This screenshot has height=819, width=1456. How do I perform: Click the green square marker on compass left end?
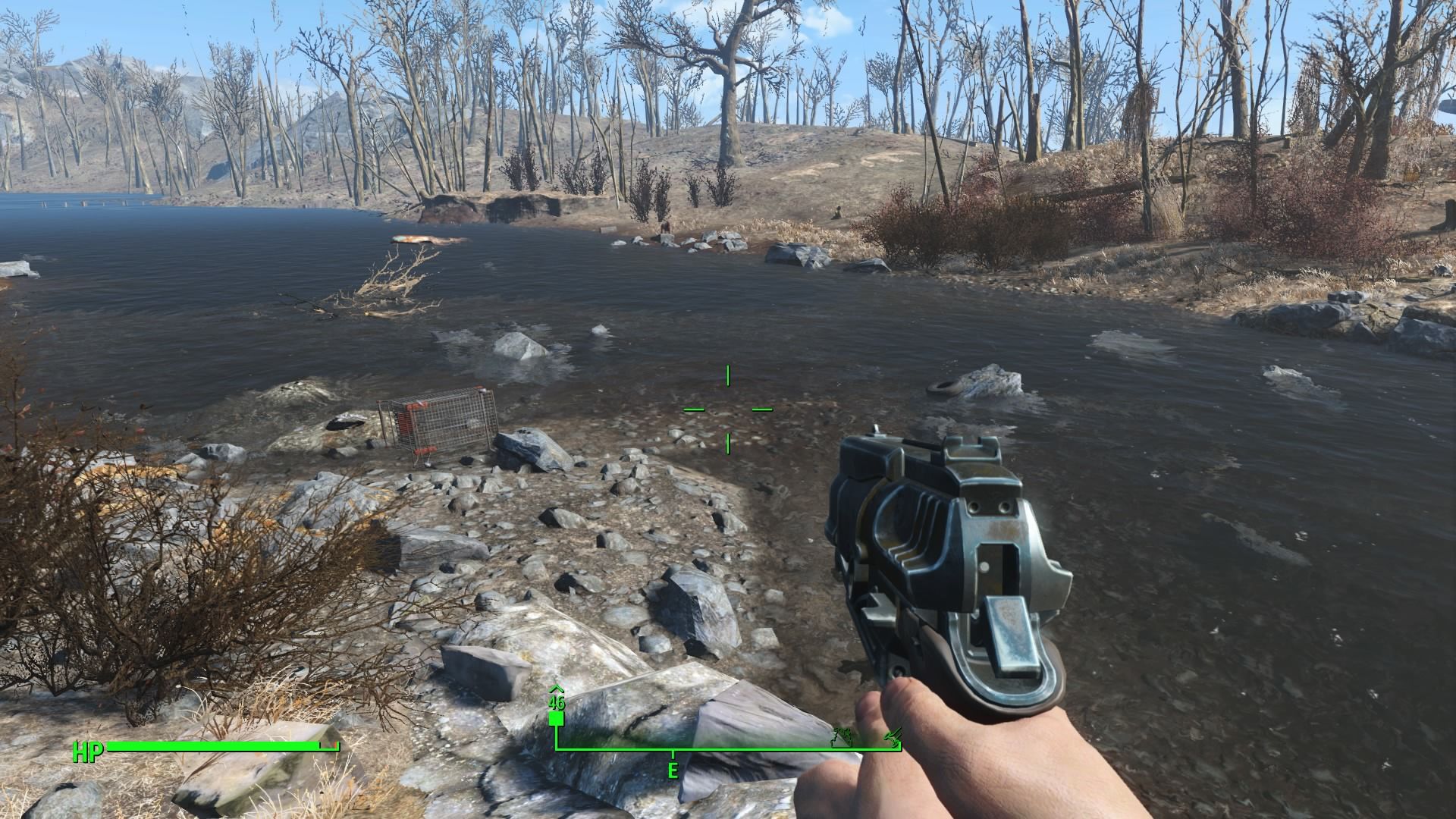(x=557, y=720)
